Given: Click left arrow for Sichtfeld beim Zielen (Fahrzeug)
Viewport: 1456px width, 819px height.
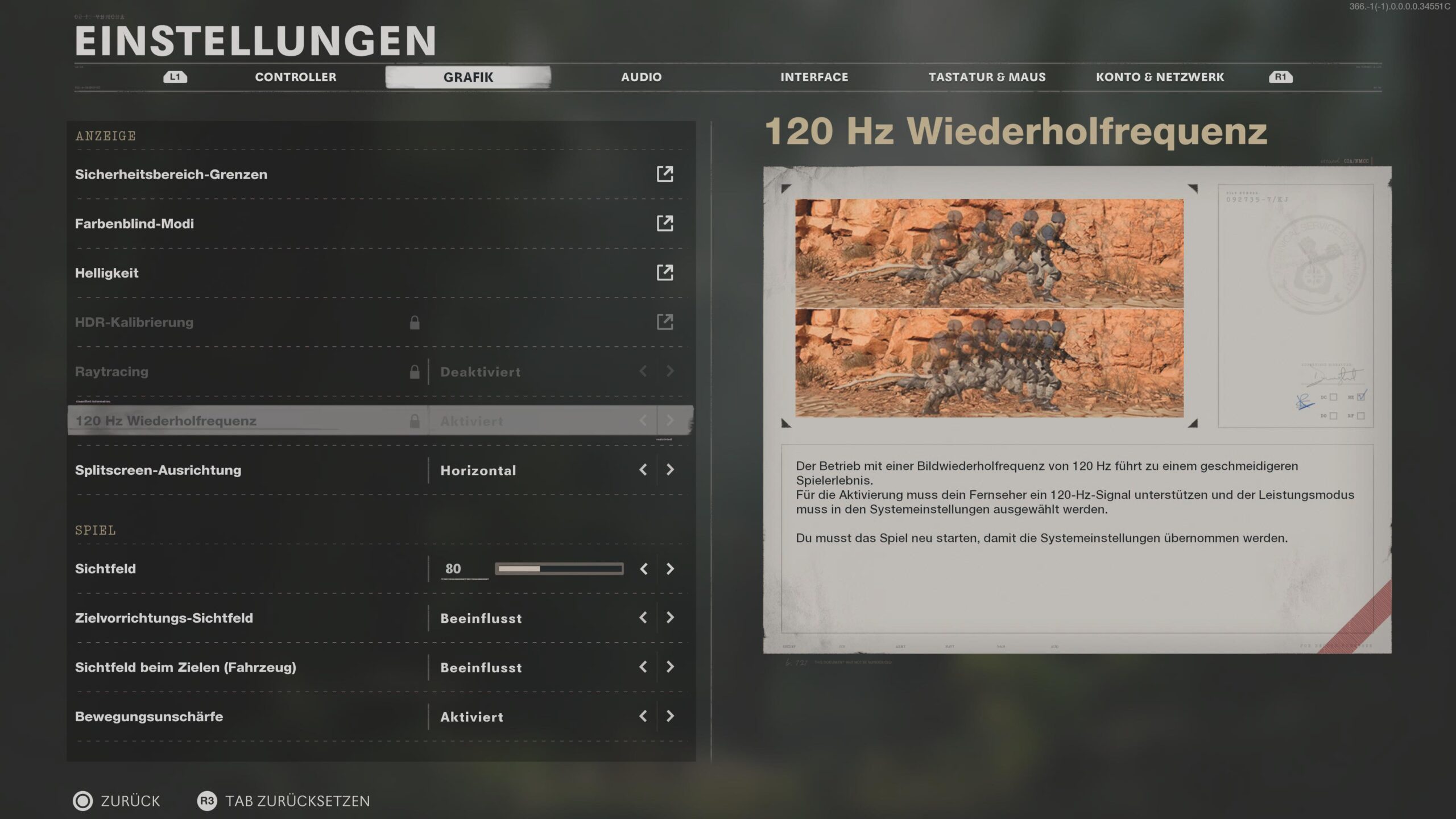Looking at the screenshot, I should tap(643, 667).
